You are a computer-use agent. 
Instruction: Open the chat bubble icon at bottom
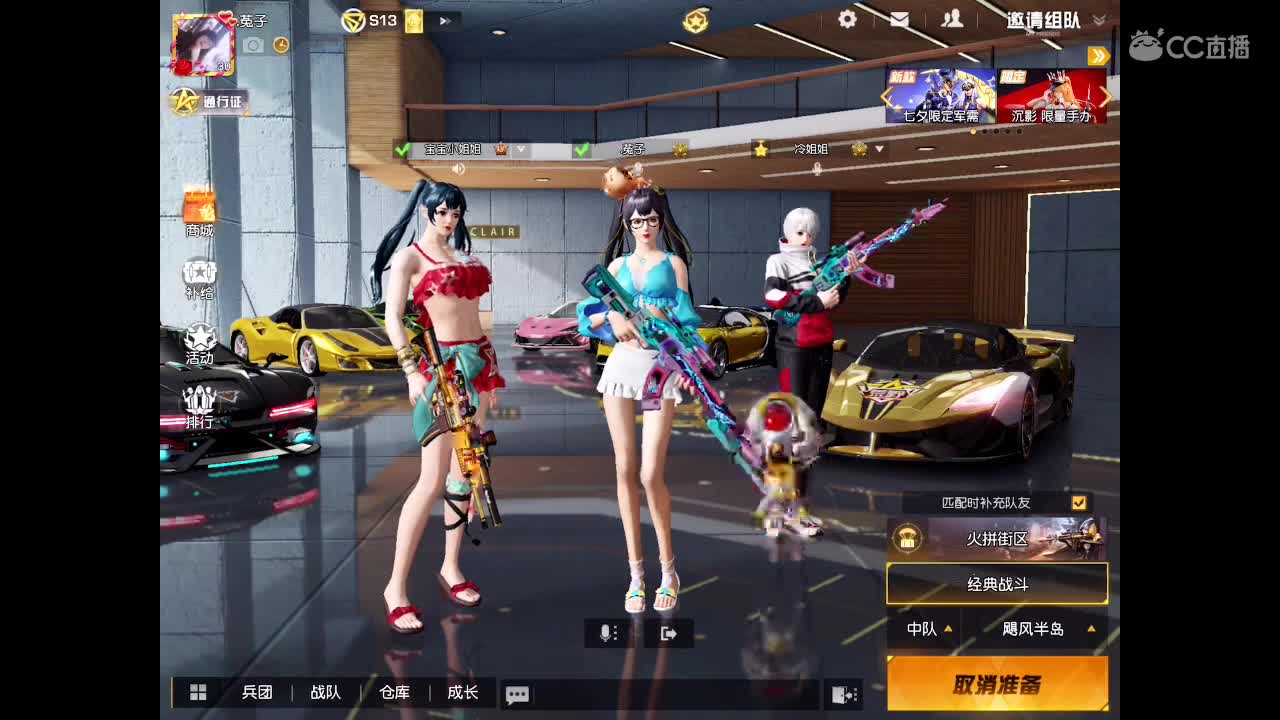tap(517, 694)
